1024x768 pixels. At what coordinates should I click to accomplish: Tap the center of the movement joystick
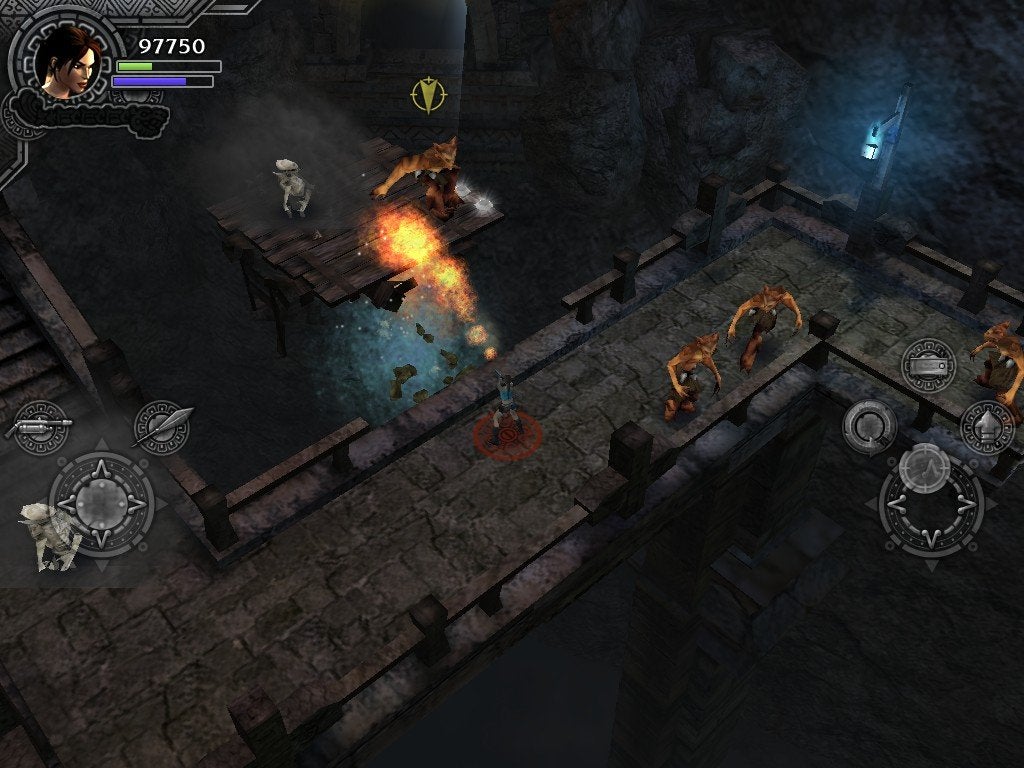pos(101,498)
